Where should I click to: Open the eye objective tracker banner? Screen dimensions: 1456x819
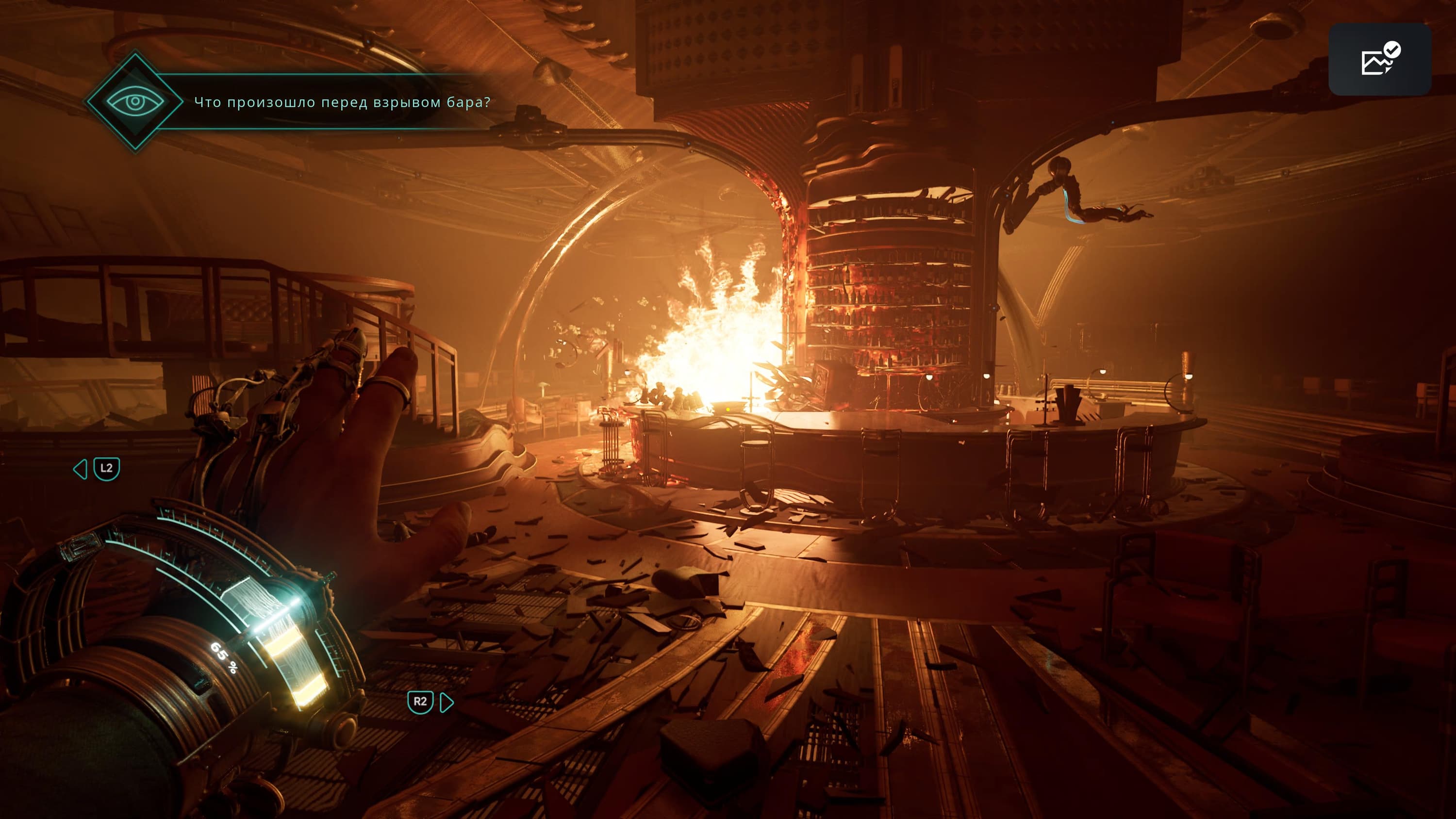(x=135, y=102)
